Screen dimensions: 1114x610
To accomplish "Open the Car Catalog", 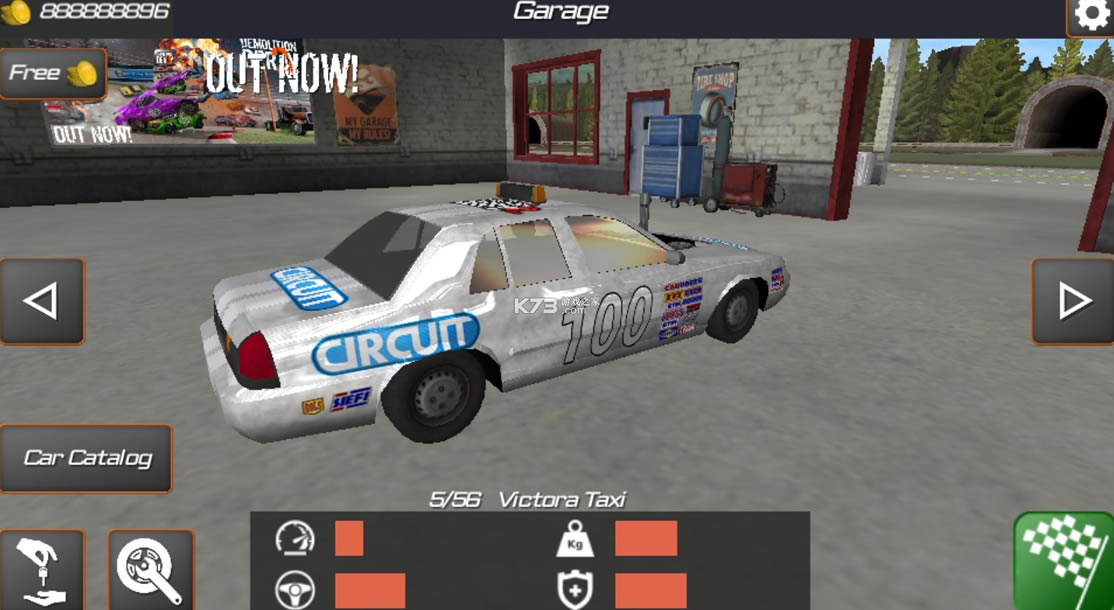I will tap(87, 458).
